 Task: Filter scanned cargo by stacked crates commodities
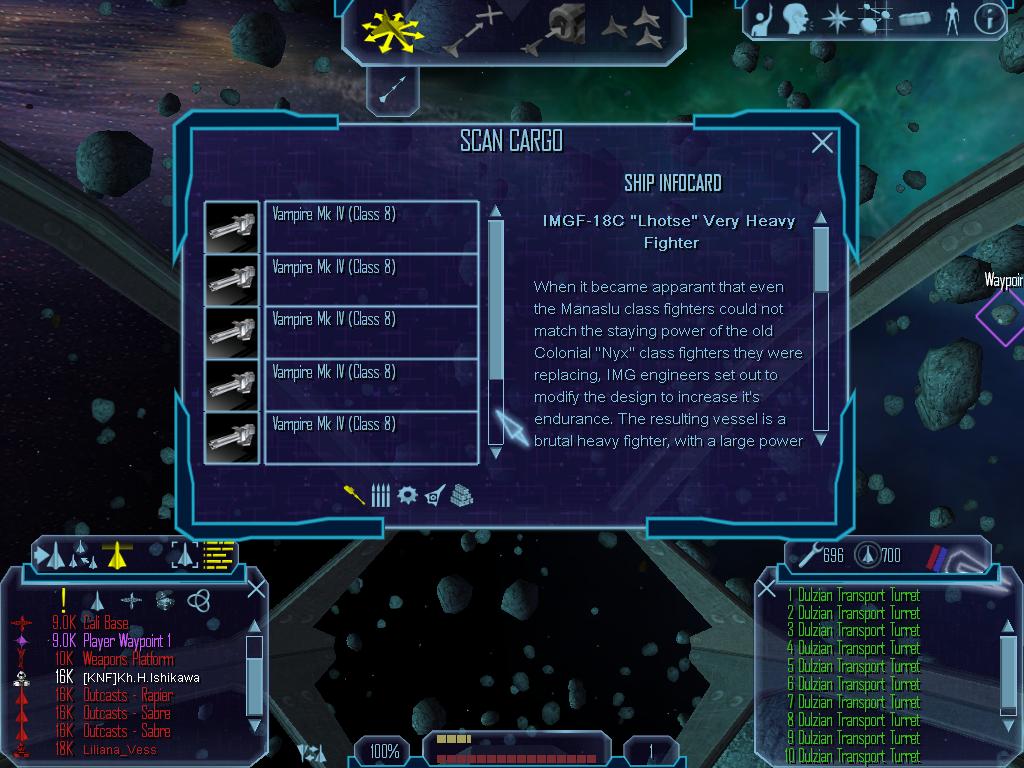tap(461, 495)
